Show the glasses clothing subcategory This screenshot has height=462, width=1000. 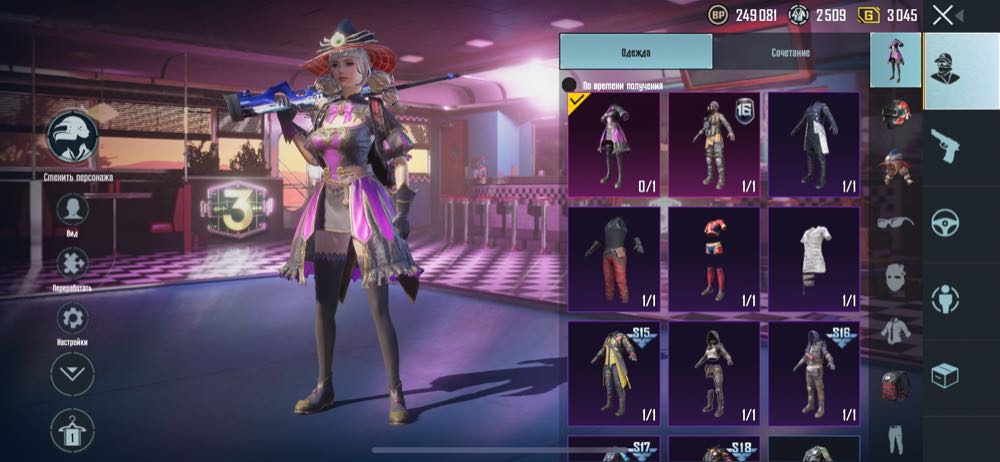[x=895, y=222]
